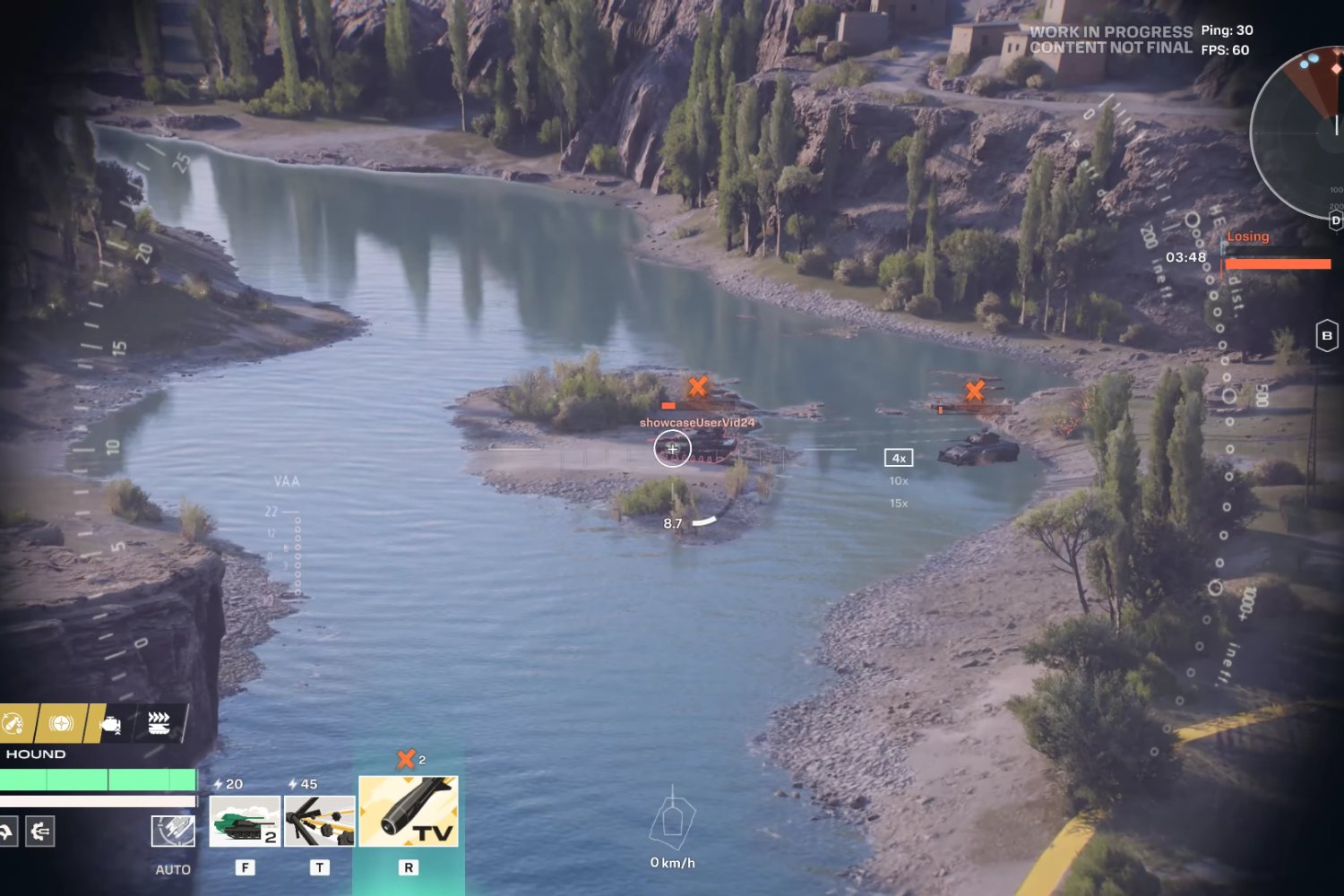The image size is (1344, 896).
Task: Click the gear icon near the health bar
Action: point(39,831)
